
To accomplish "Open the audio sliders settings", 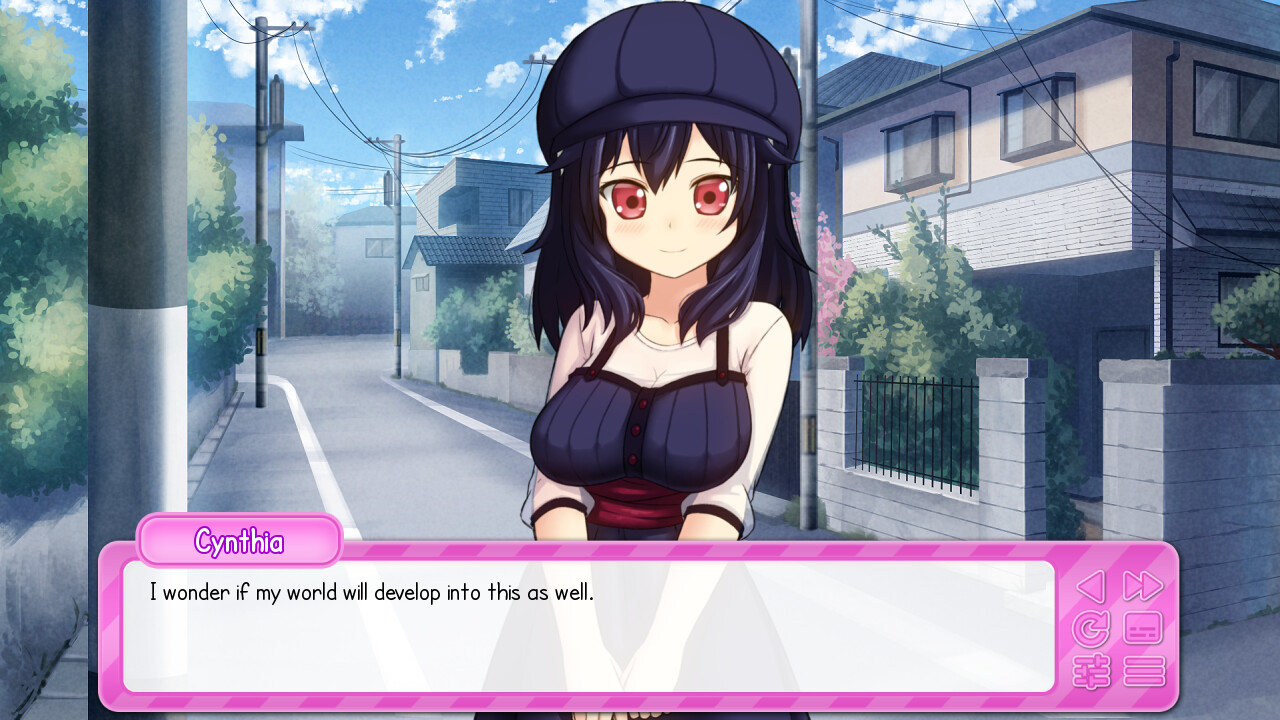I will [x=1090, y=670].
